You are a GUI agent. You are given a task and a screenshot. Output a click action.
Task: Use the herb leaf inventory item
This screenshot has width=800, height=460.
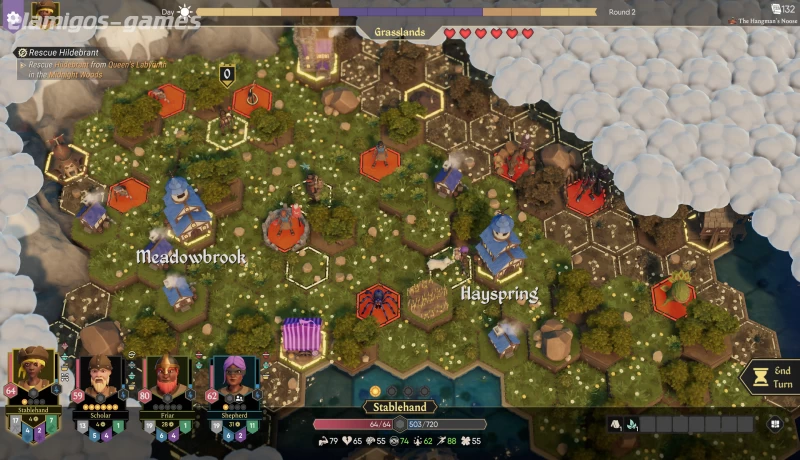pyautogui.click(x=631, y=424)
